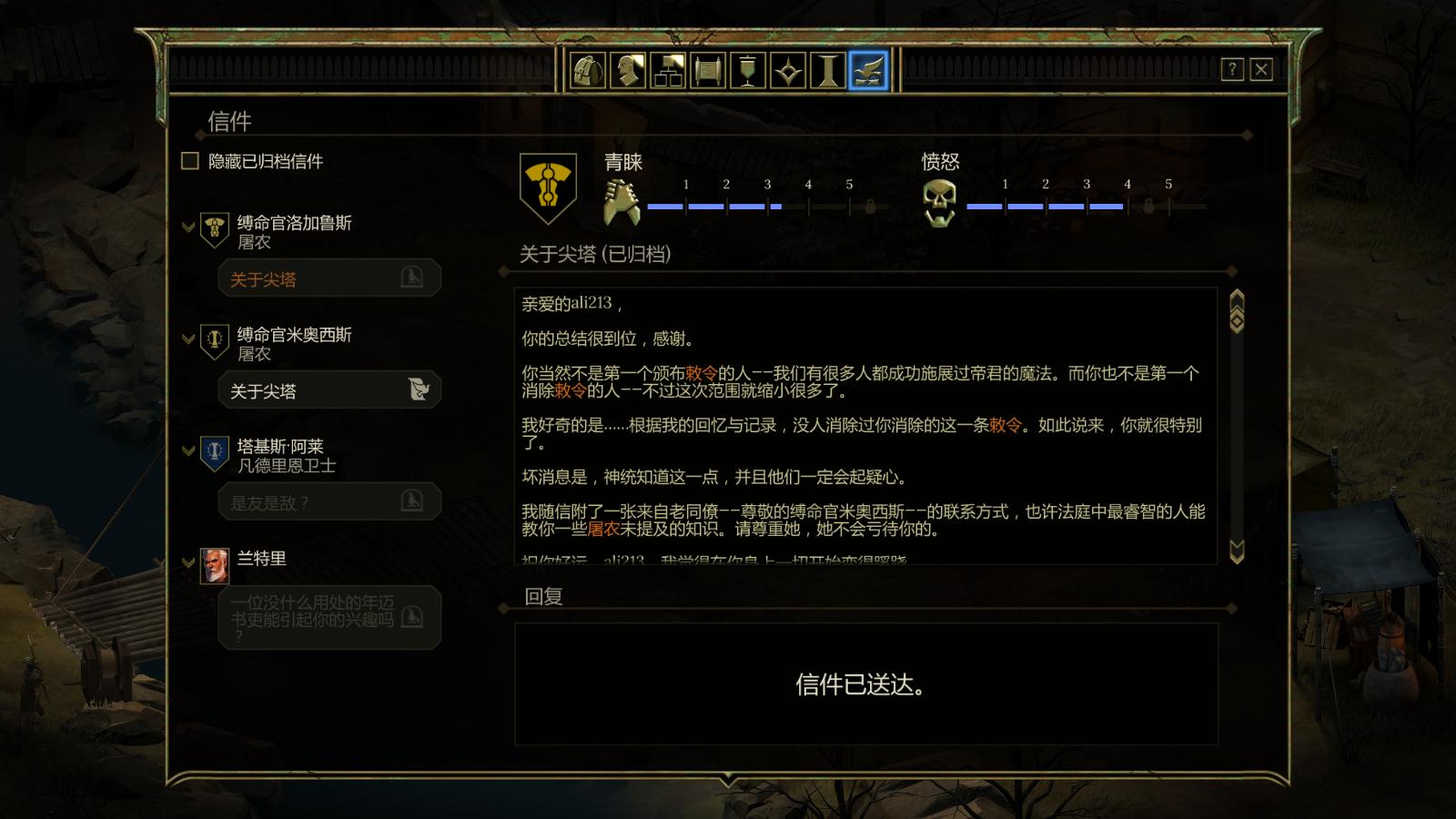Click the lock on the 愤怒 reputation track
Viewport: 1456px width, 819px height.
click(x=1148, y=207)
